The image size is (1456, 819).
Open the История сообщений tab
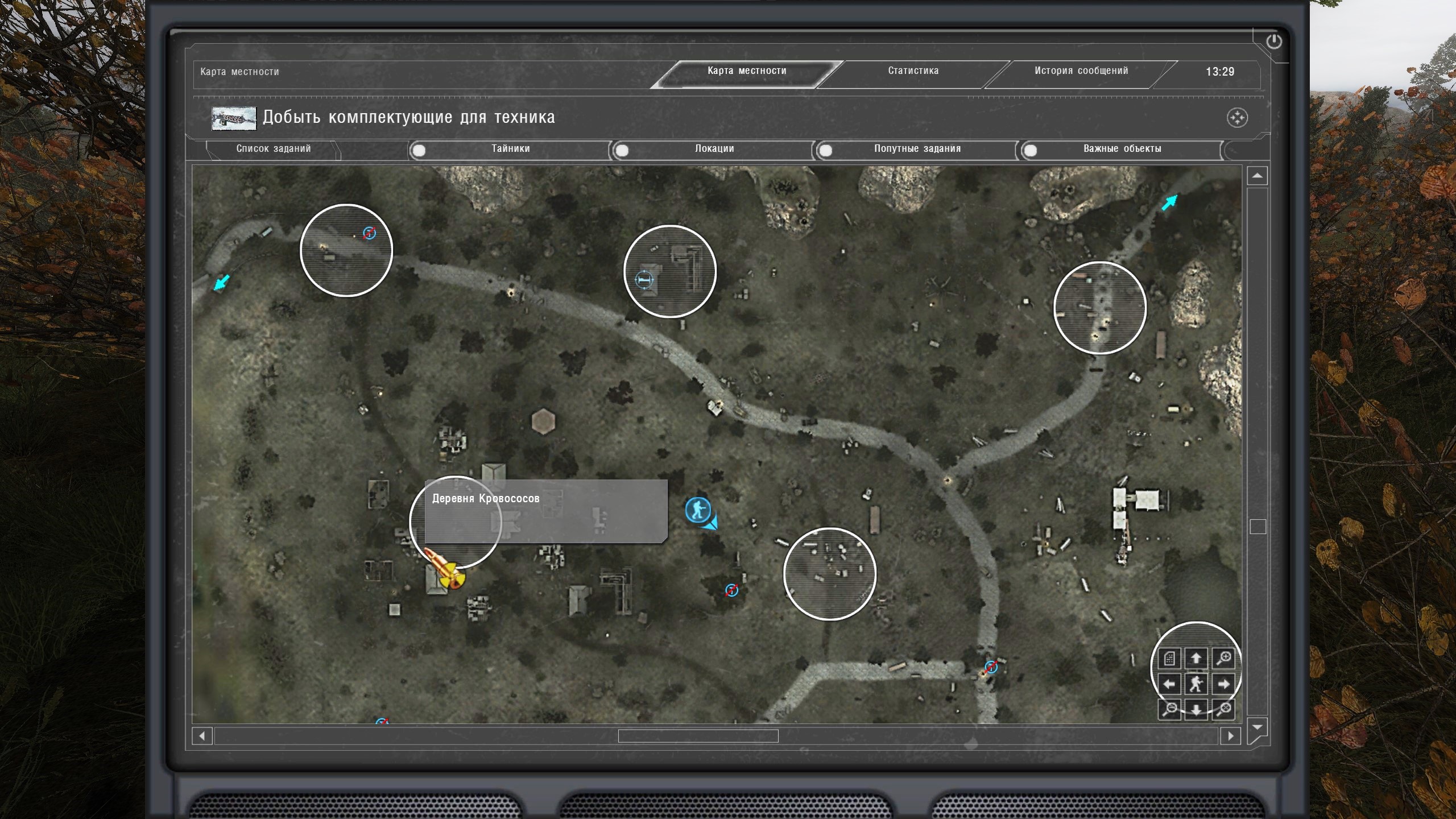[x=1081, y=71]
